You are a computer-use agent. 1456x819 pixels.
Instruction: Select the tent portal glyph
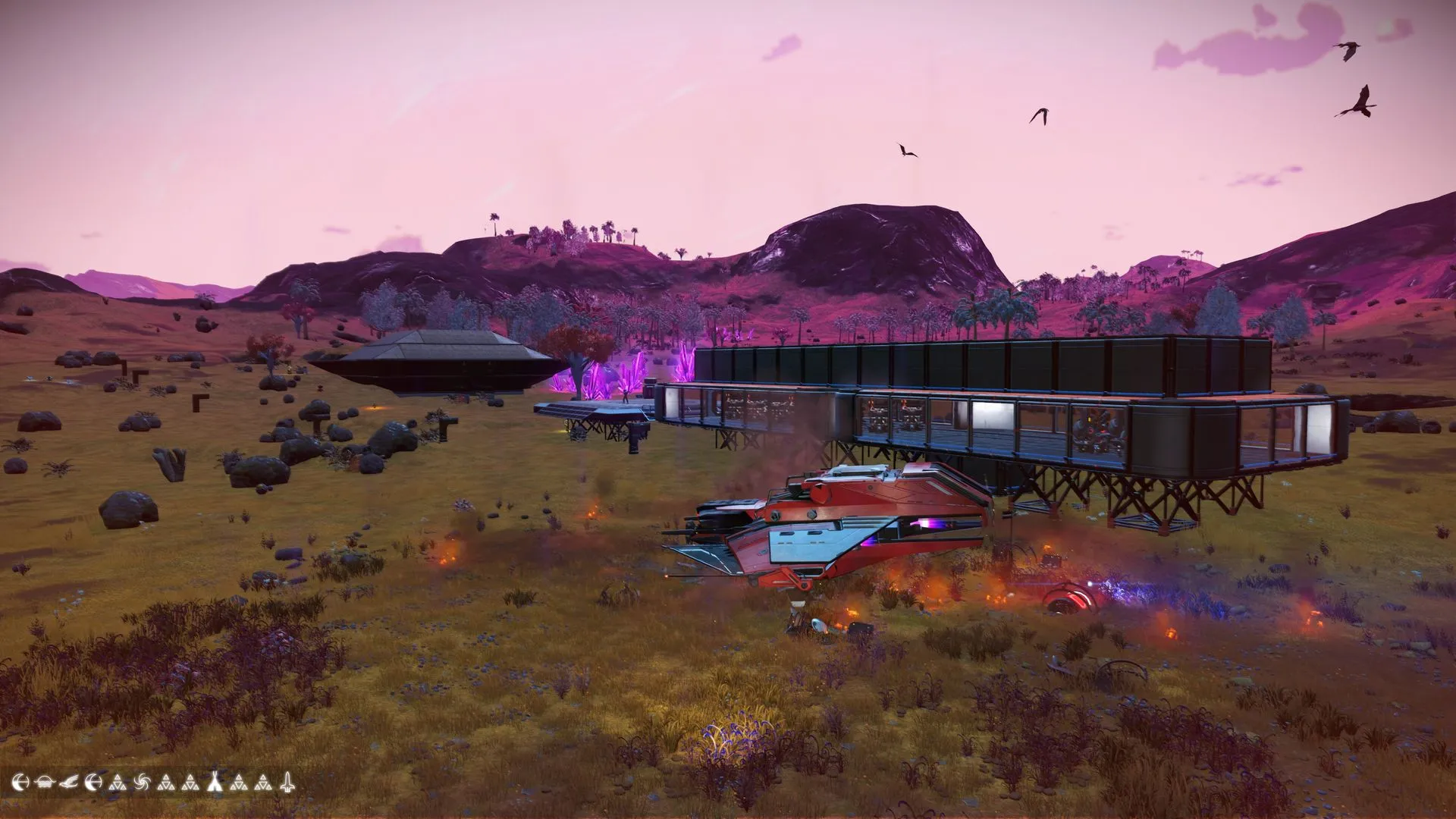point(215,782)
